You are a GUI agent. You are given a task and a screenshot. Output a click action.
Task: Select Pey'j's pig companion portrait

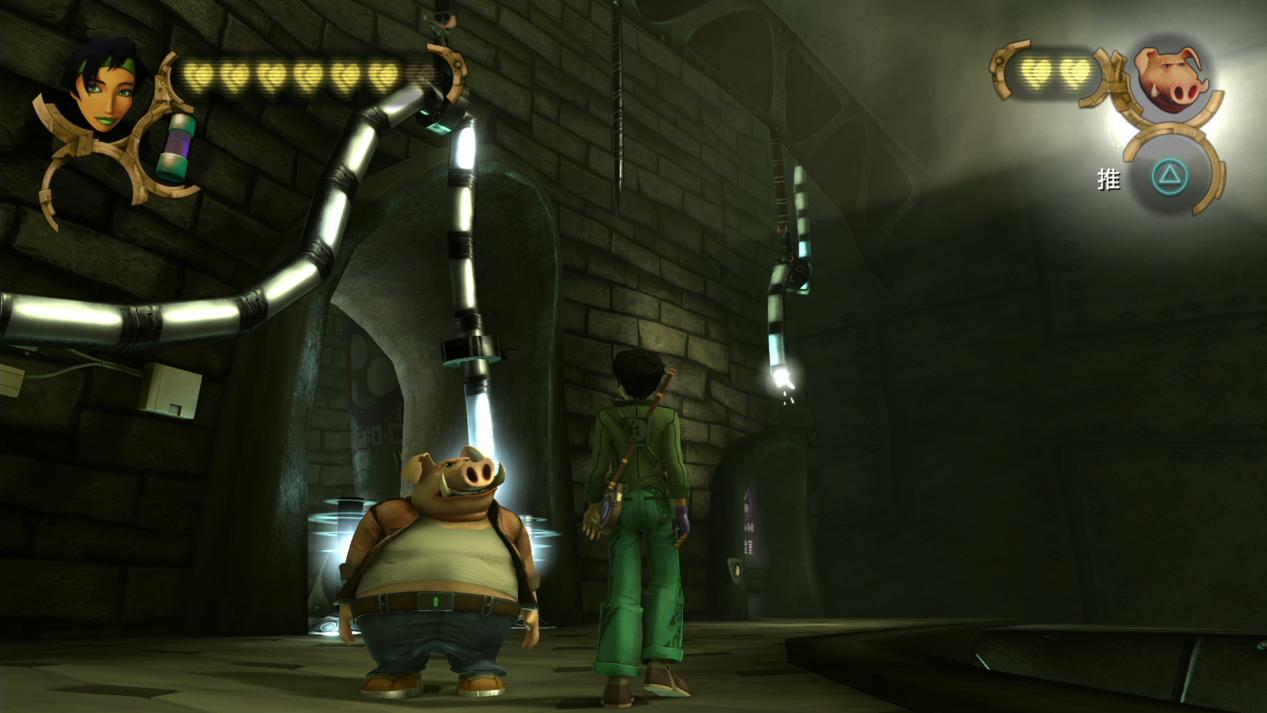click(1168, 75)
